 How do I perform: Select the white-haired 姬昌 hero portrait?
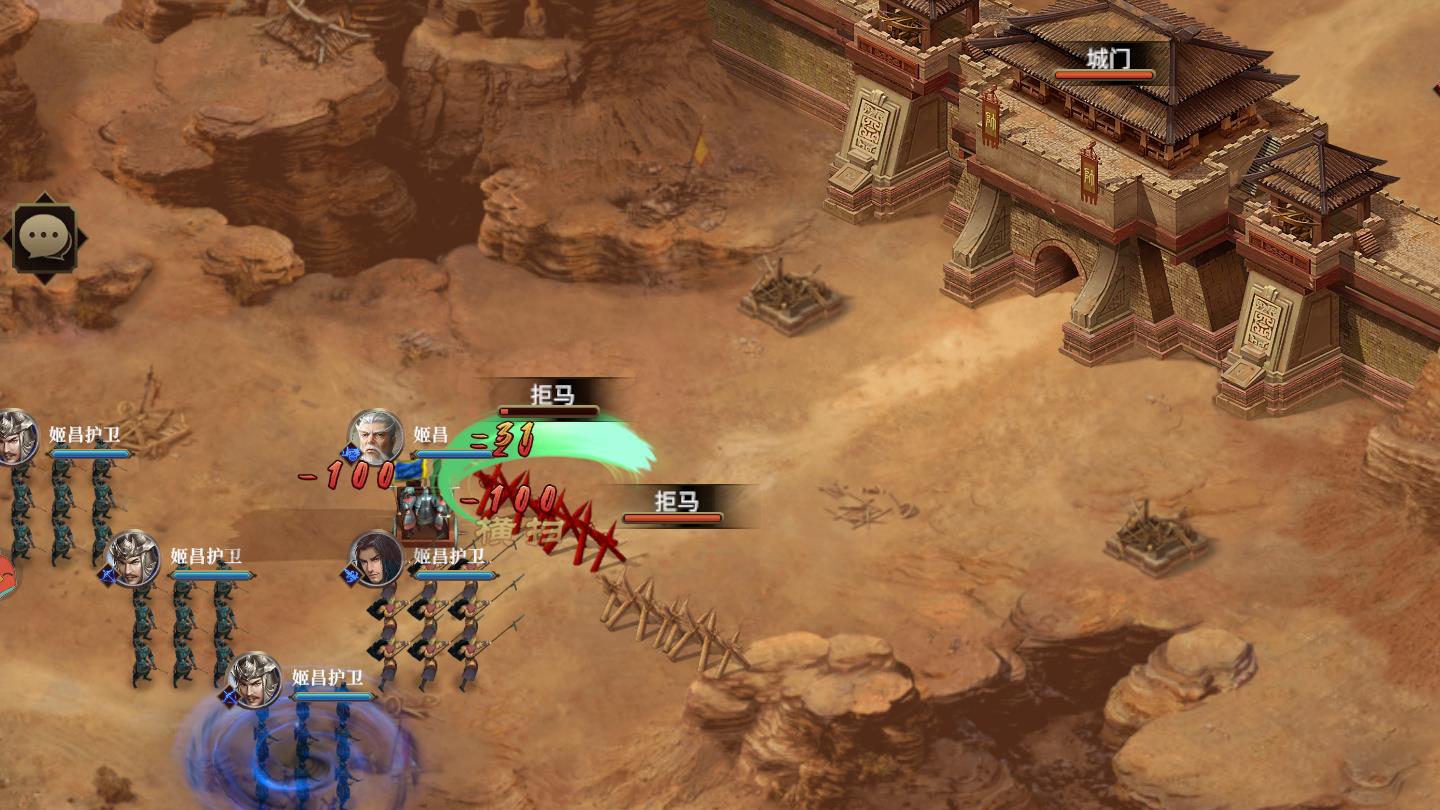tap(375, 437)
